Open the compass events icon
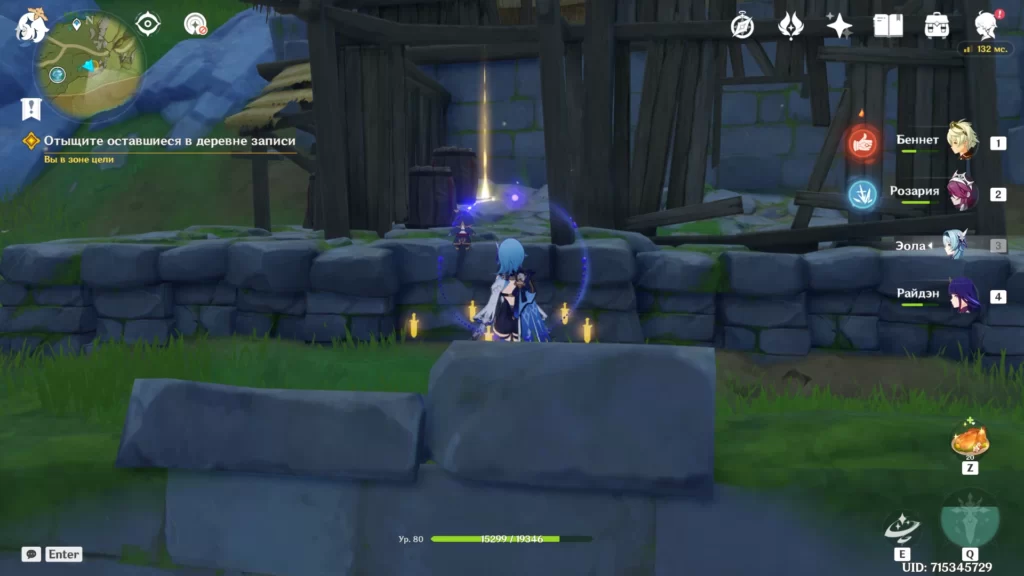Viewport: 1024px width, 576px height. pos(742,26)
